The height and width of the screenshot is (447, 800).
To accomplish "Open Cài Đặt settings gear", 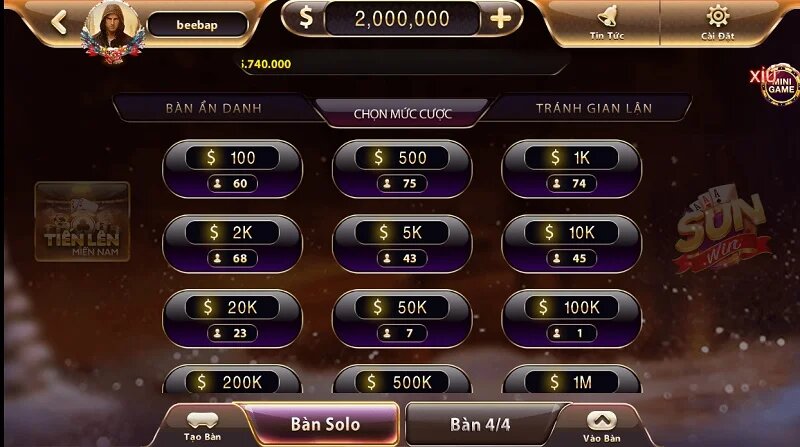I will point(717,22).
